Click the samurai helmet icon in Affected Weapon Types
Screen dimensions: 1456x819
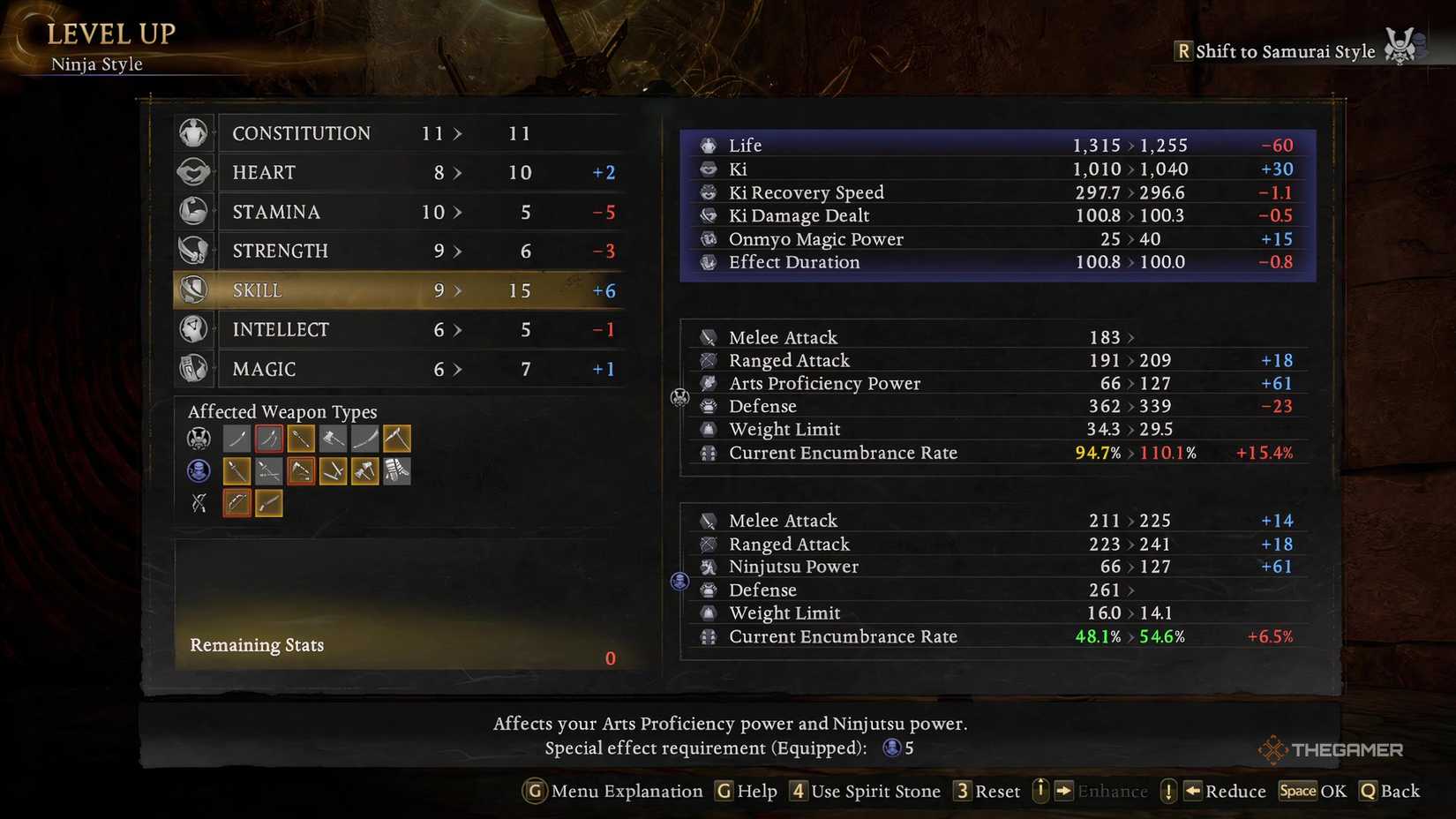199,438
